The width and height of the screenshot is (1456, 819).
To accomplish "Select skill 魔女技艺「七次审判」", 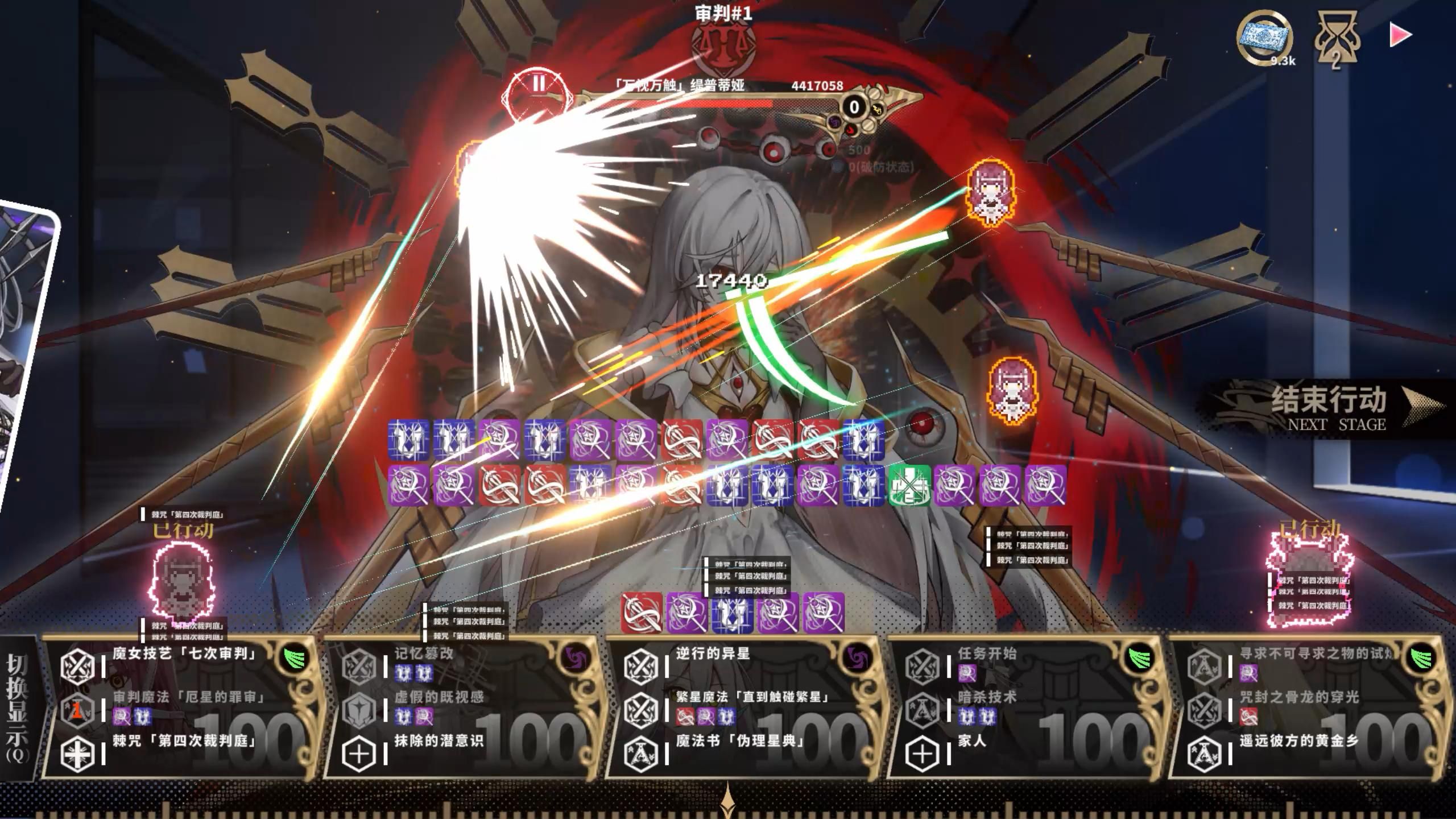I will tap(183, 654).
